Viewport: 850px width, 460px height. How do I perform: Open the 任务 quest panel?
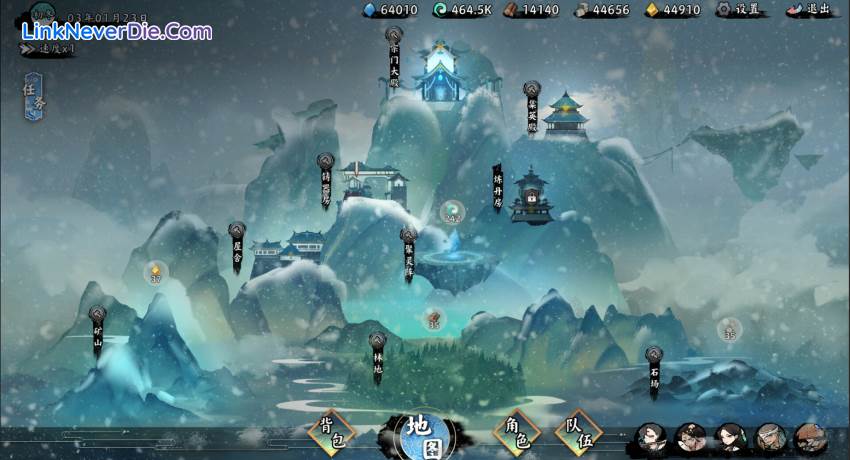33,96
